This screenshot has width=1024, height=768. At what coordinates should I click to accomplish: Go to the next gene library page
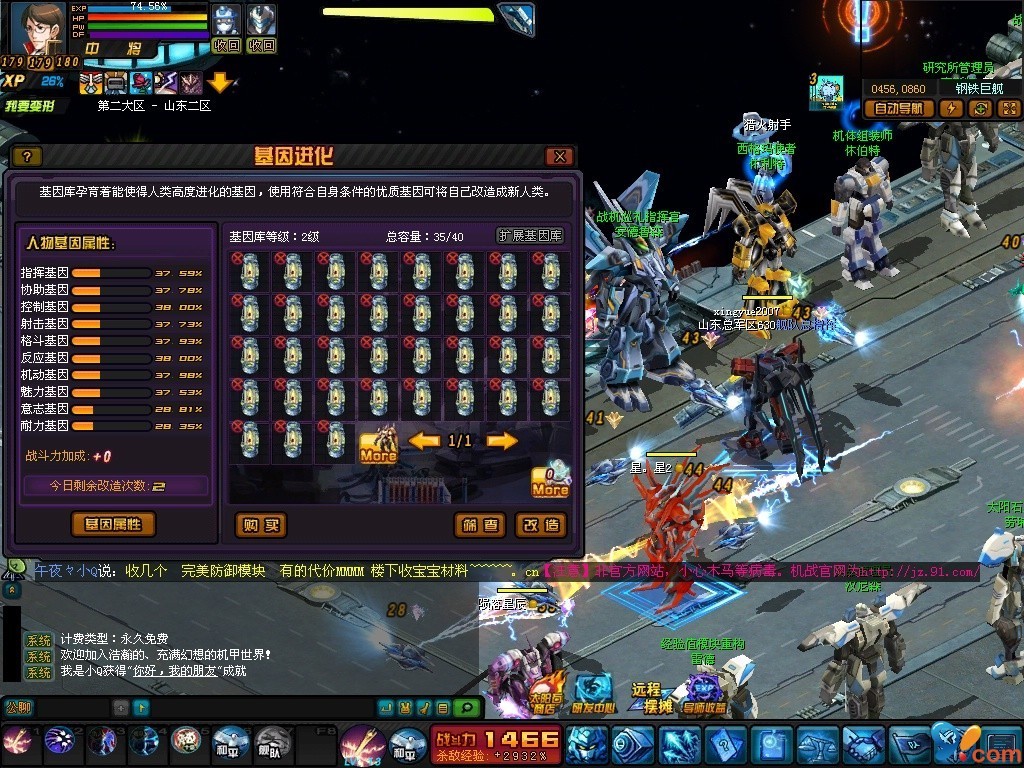pos(502,441)
